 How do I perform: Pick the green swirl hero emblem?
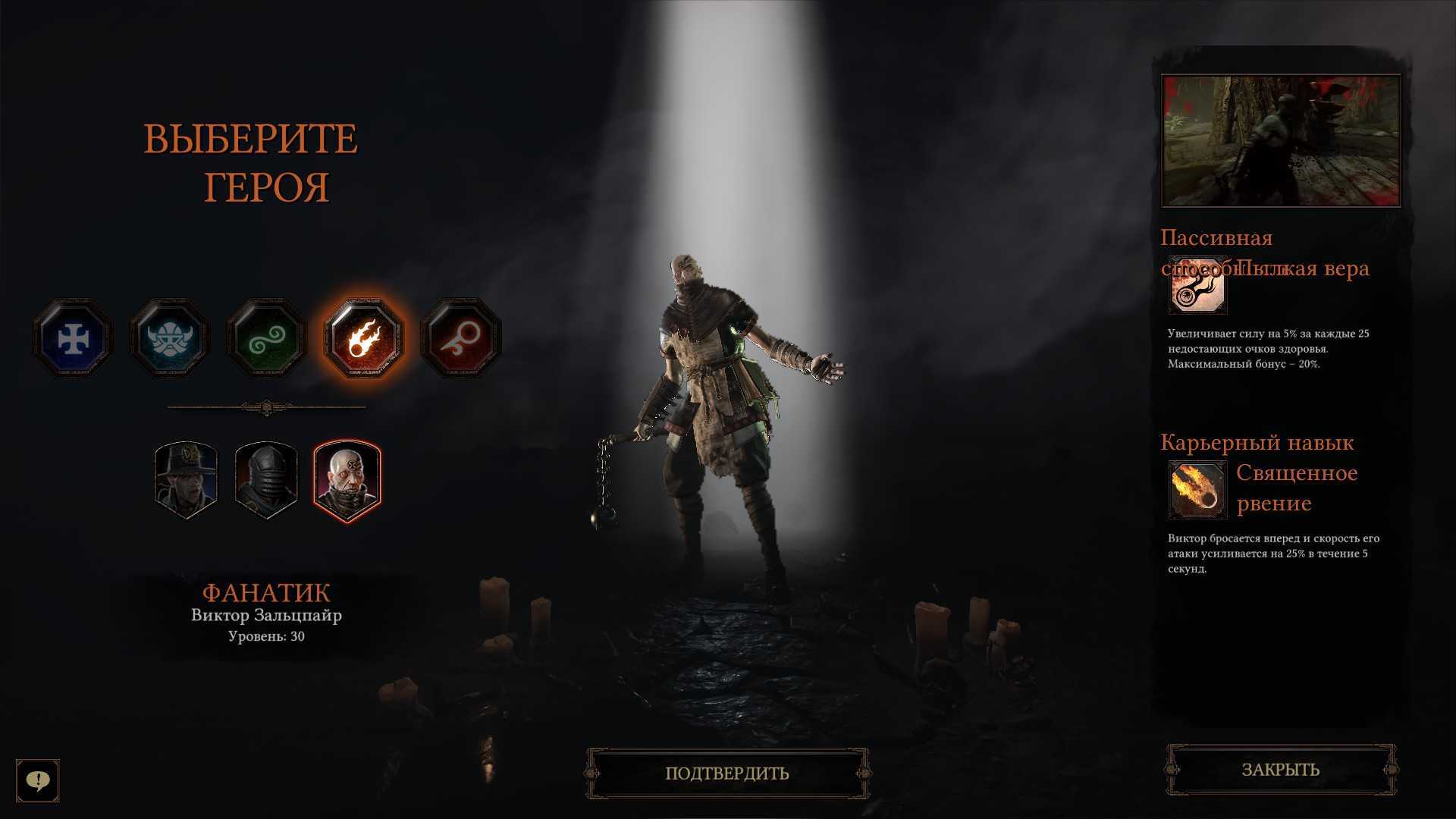coord(267,338)
